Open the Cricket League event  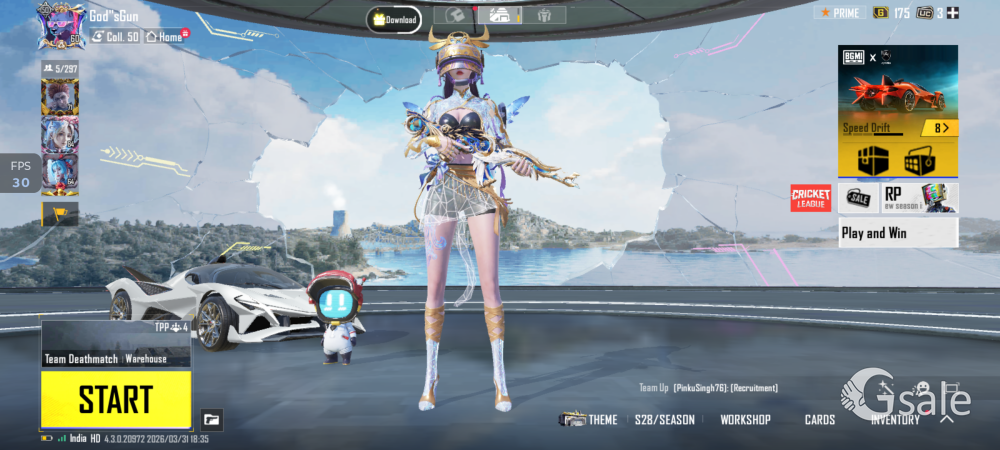pyautogui.click(x=811, y=198)
